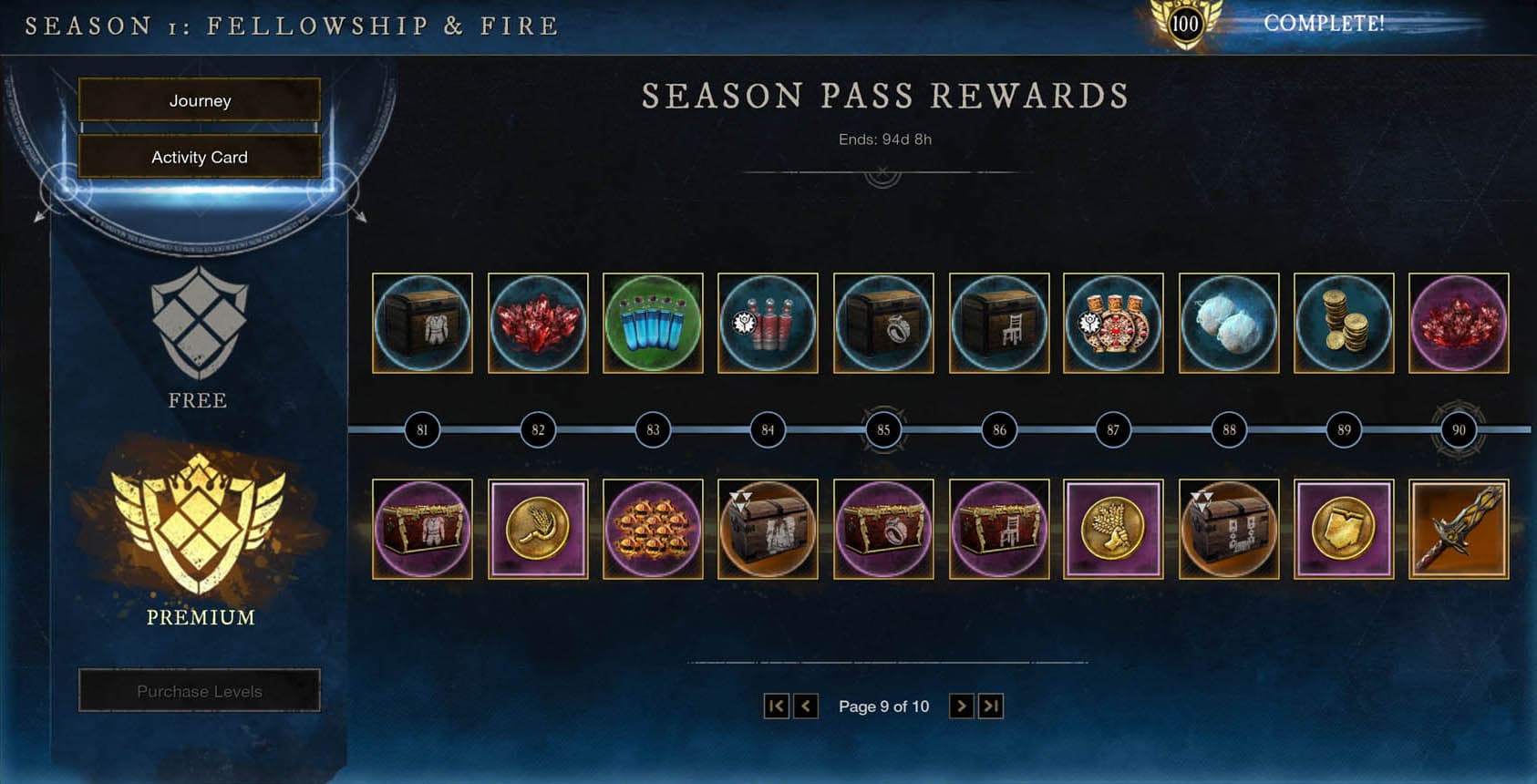Select the legendary sword skin at level 90
The width and height of the screenshot is (1537, 784).
(x=1459, y=529)
